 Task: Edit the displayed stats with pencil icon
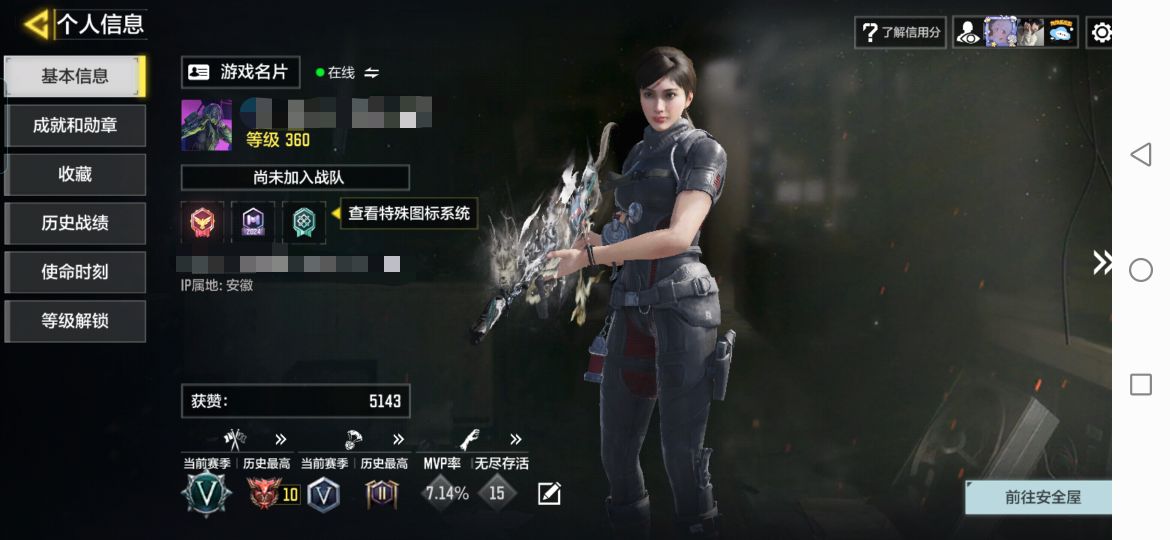(x=549, y=493)
